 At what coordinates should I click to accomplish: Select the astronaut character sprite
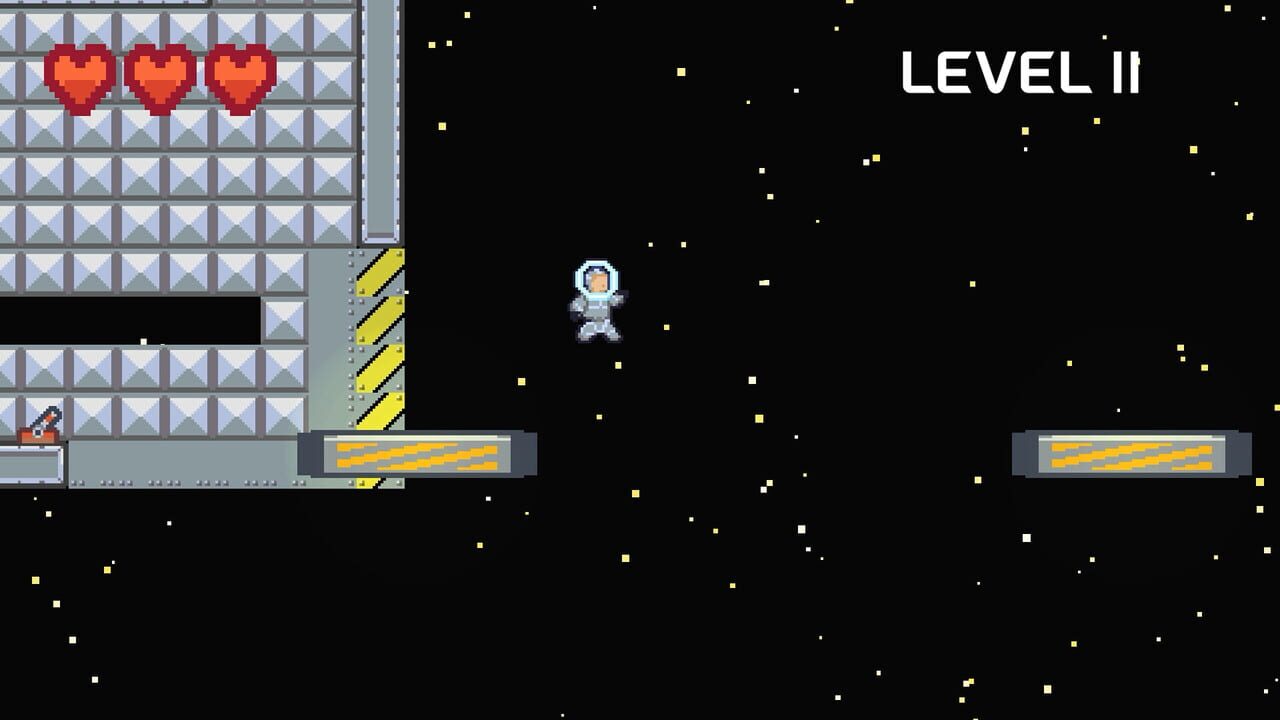pos(597,305)
